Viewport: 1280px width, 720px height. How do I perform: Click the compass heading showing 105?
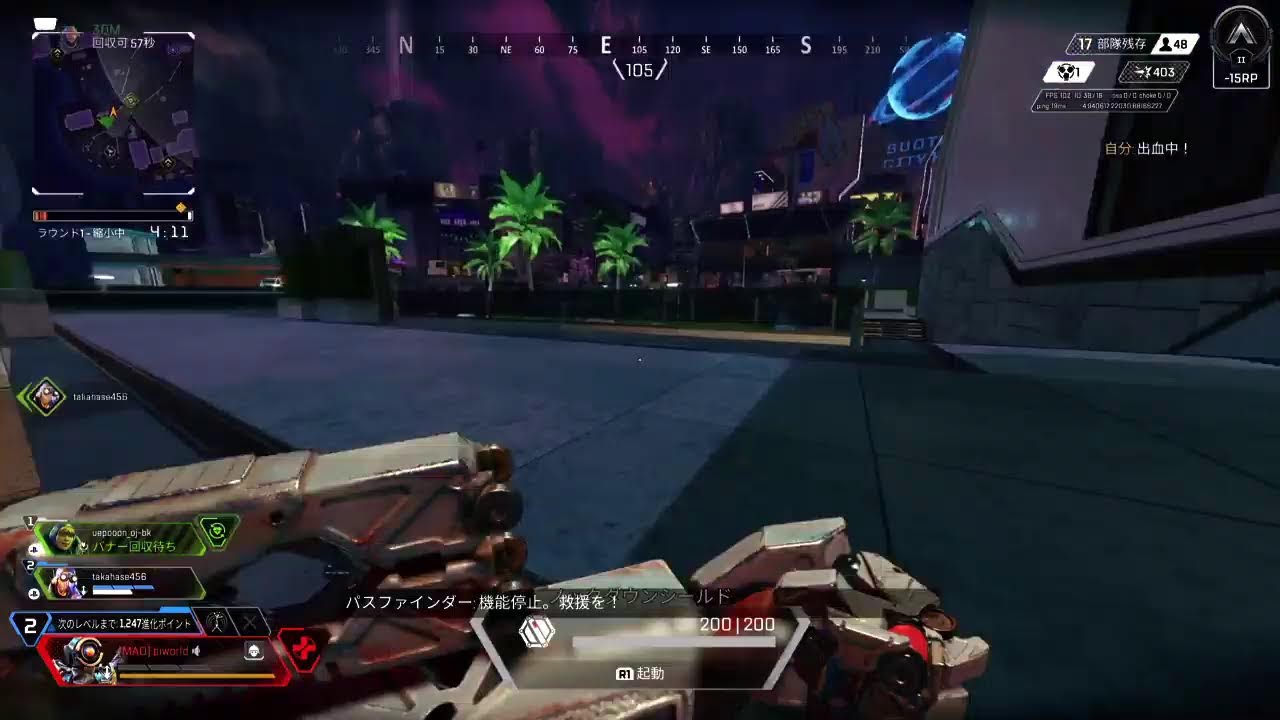pyautogui.click(x=638, y=70)
